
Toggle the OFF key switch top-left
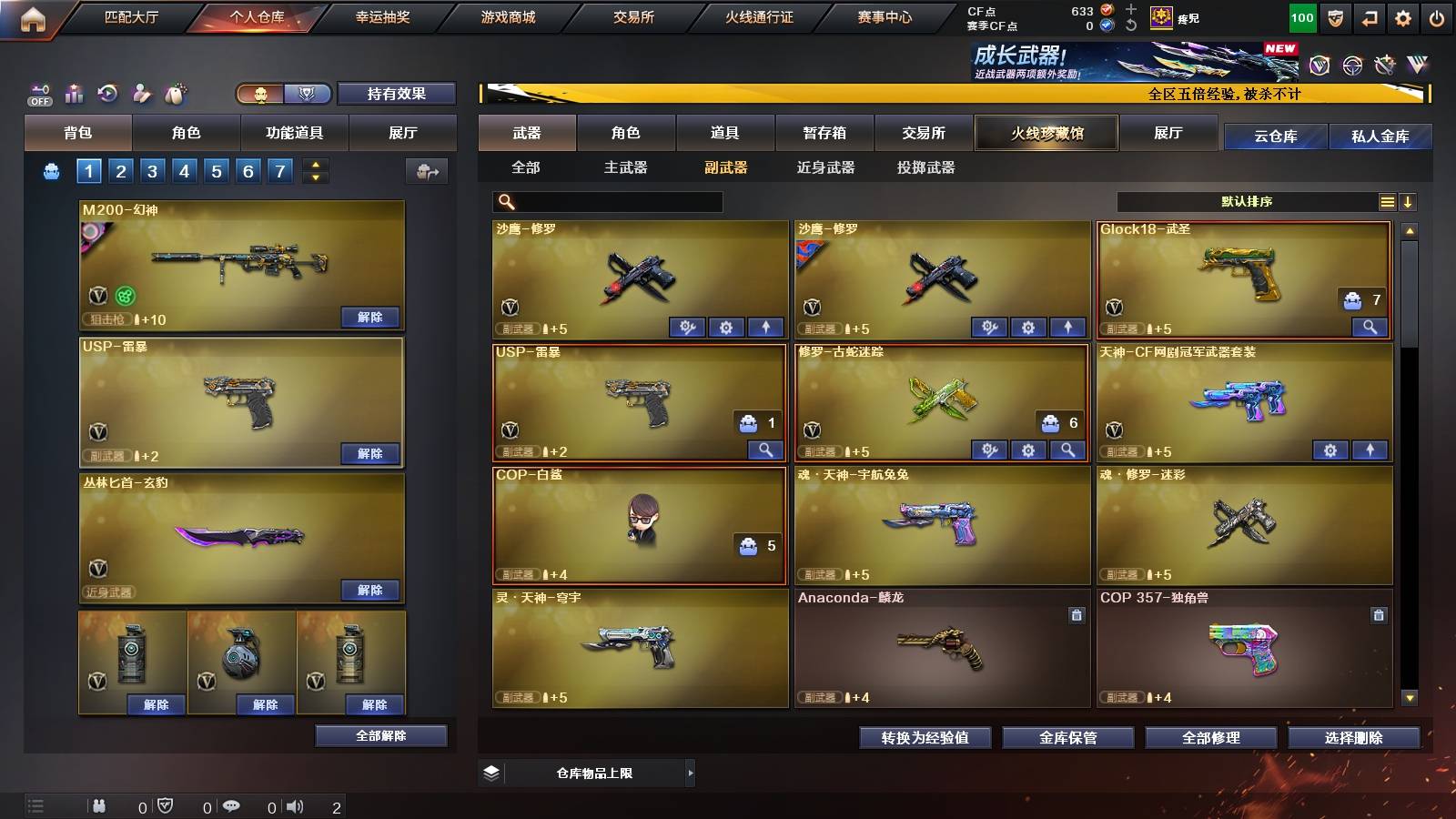click(38, 93)
